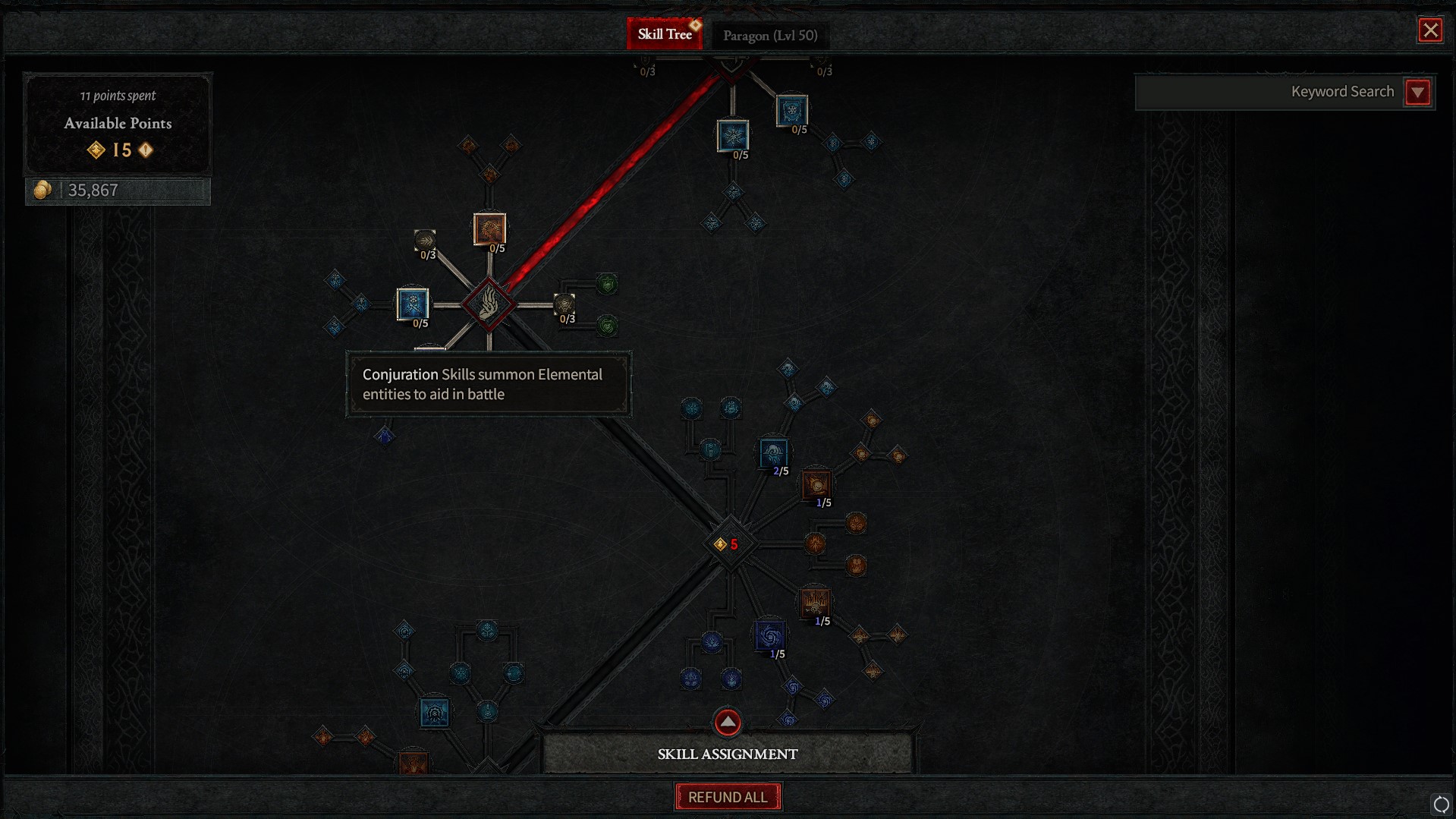Open the Skill Assignment bar
The image size is (1456, 819).
[x=727, y=753]
